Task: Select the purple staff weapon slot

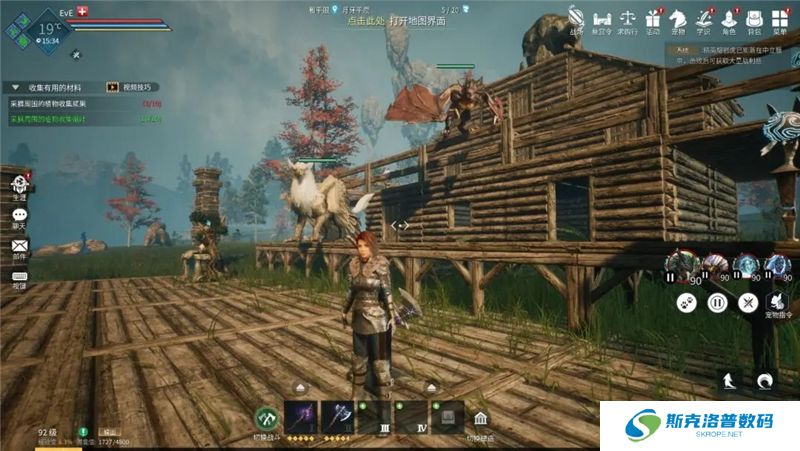Action: (301, 416)
